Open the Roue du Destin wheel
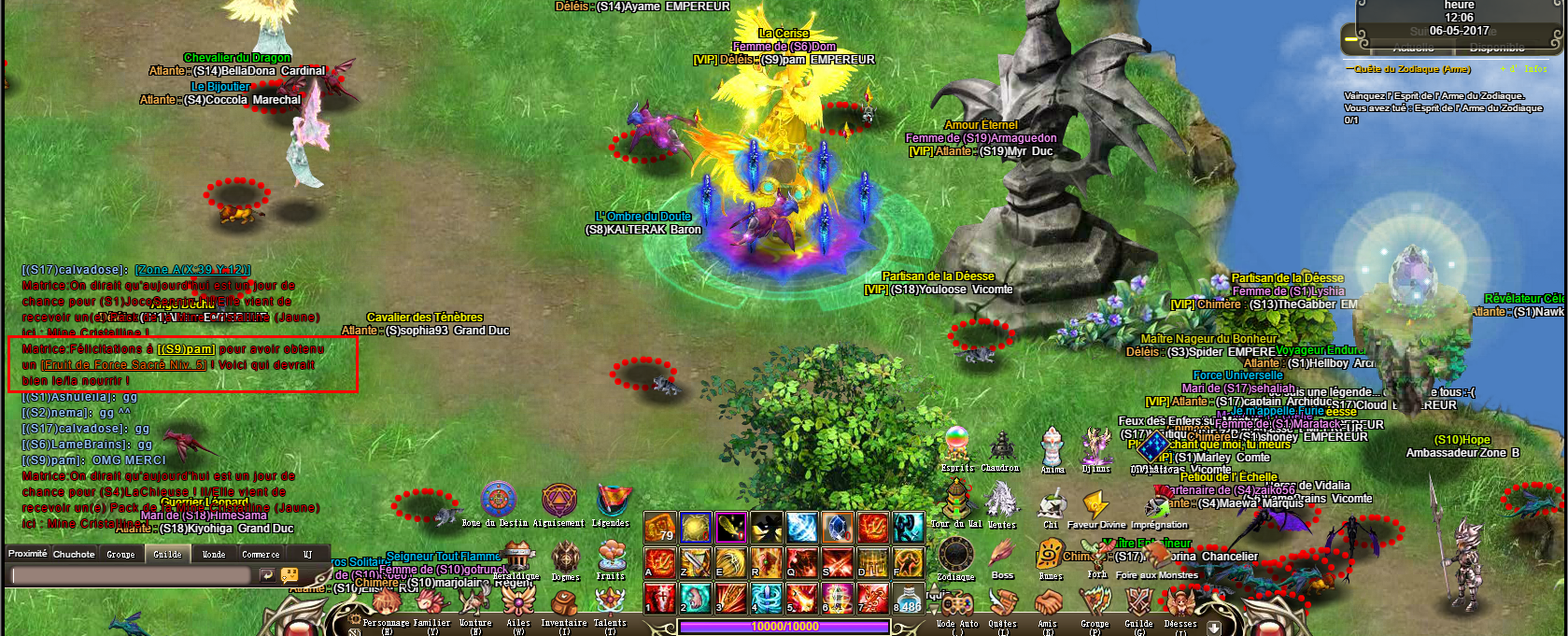The width and height of the screenshot is (1568, 636). (499, 501)
